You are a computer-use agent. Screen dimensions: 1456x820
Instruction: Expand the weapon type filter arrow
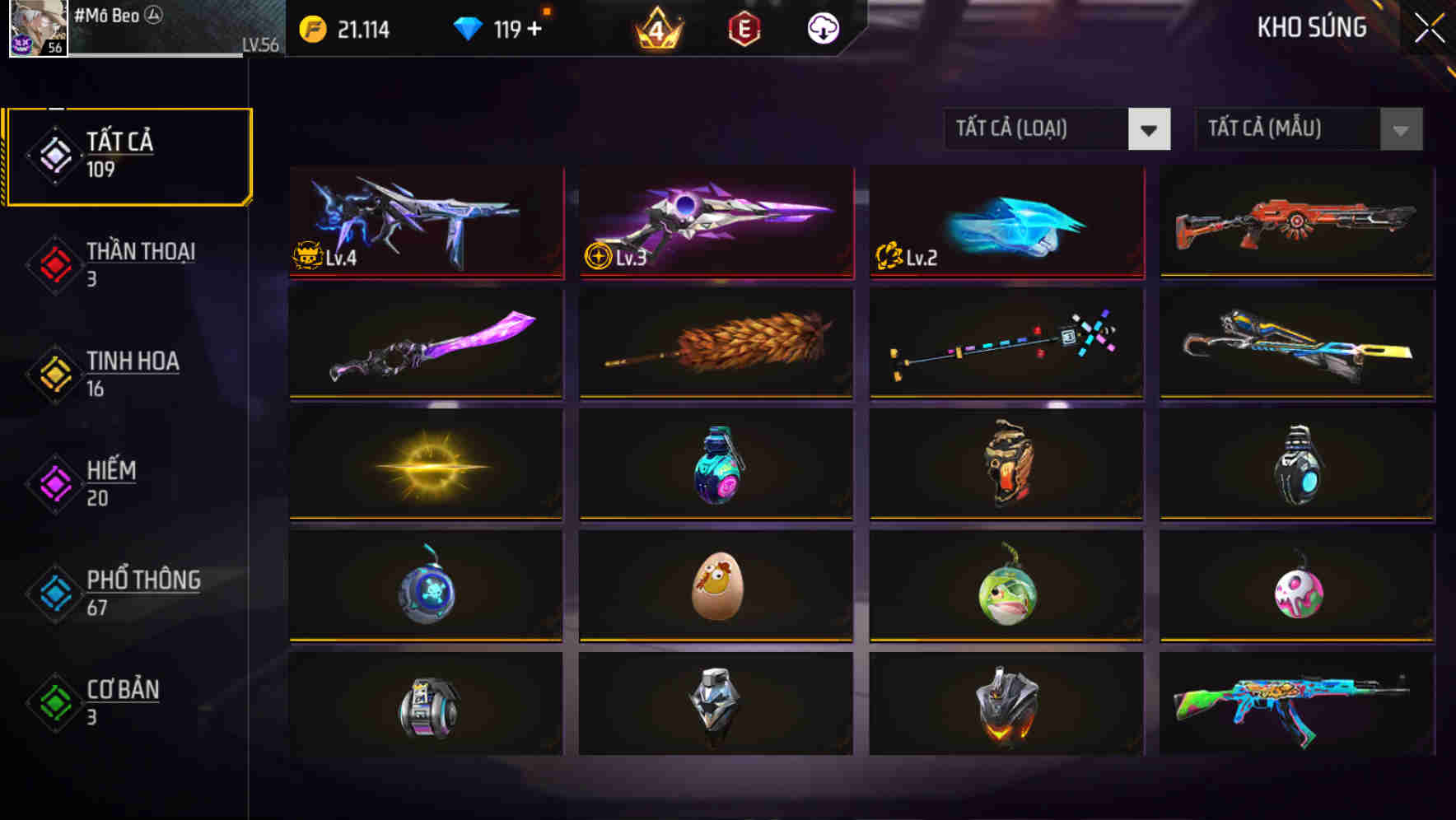1150,129
